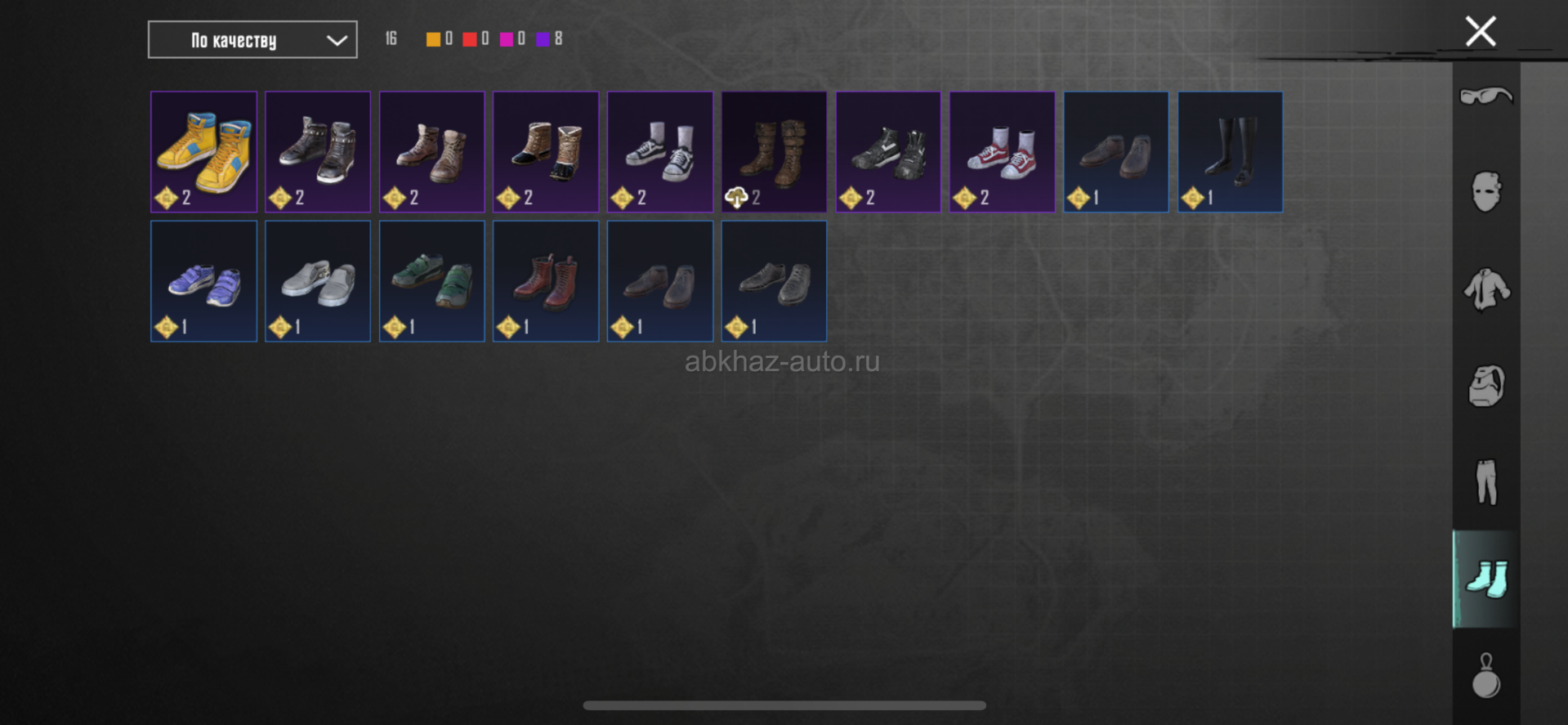
Task: Open the pants category tab
Action: click(x=1485, y=482)
